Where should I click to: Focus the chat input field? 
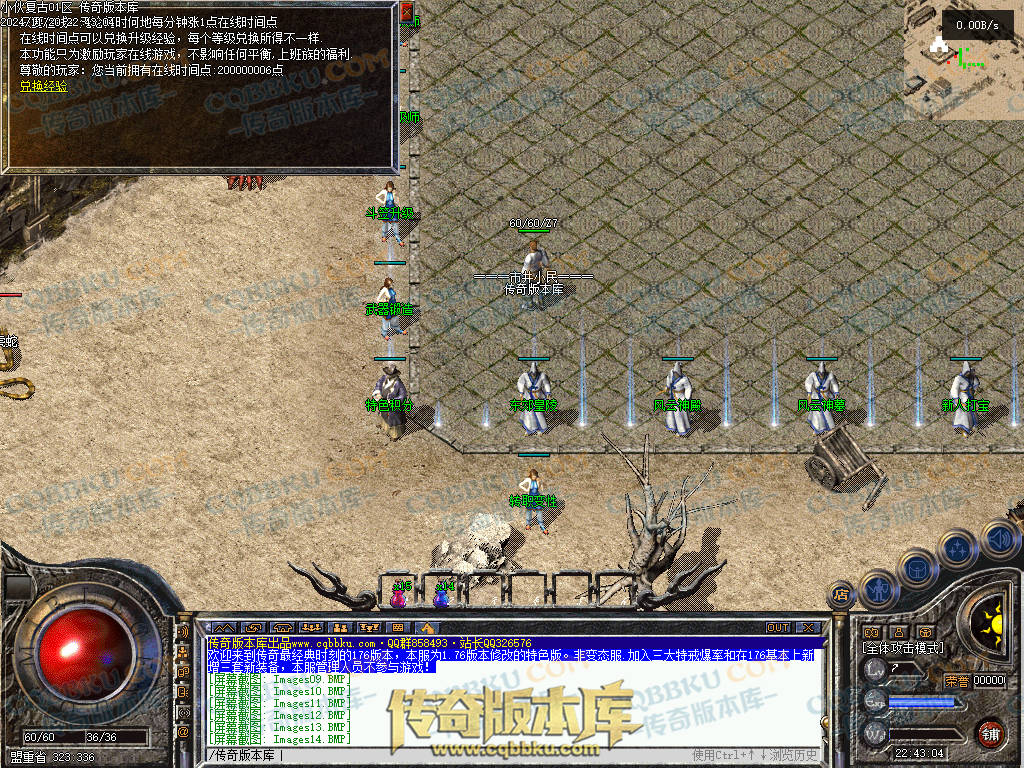pos(450,755)
